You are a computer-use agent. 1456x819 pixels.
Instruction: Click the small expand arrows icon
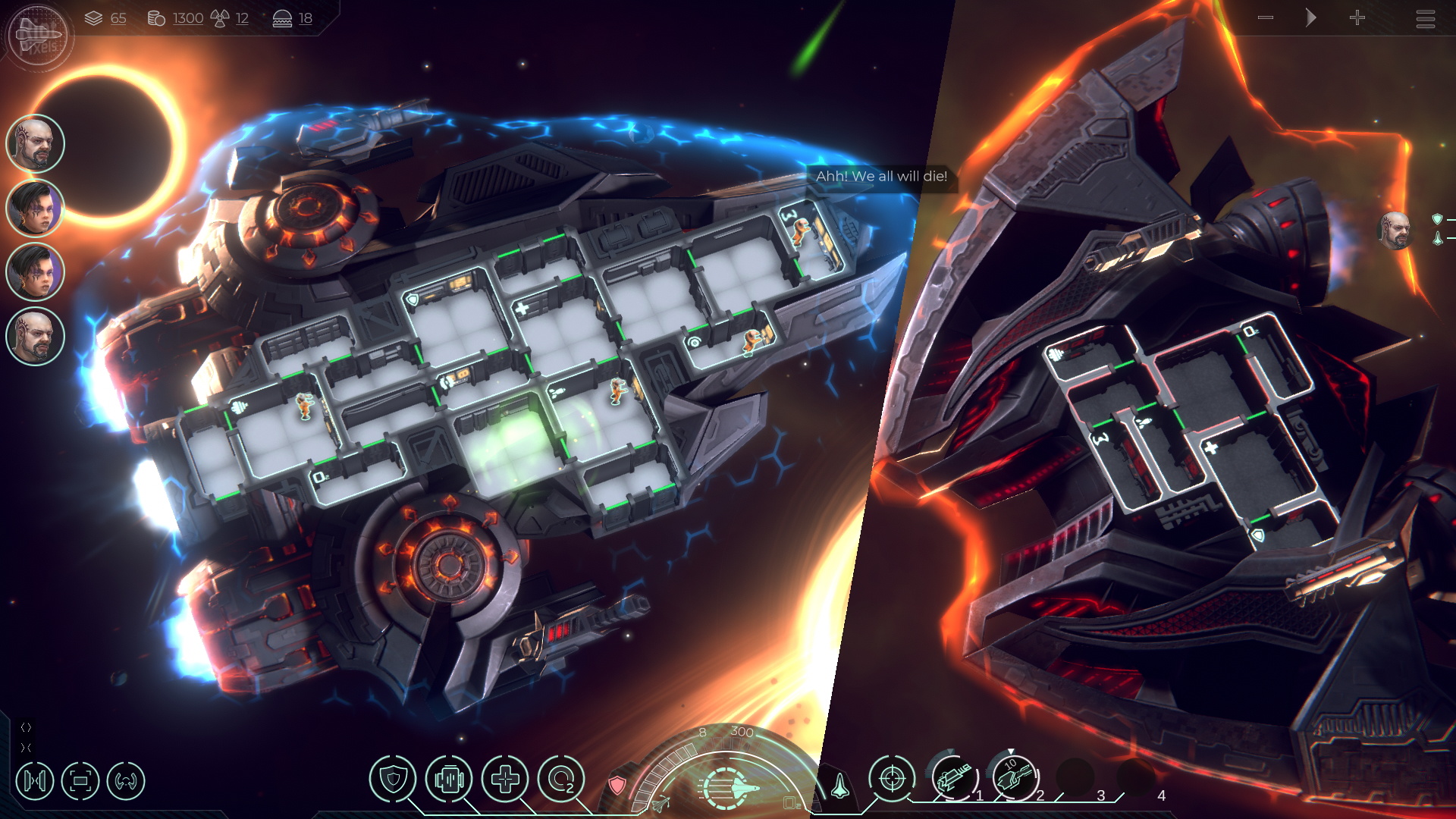26,727
